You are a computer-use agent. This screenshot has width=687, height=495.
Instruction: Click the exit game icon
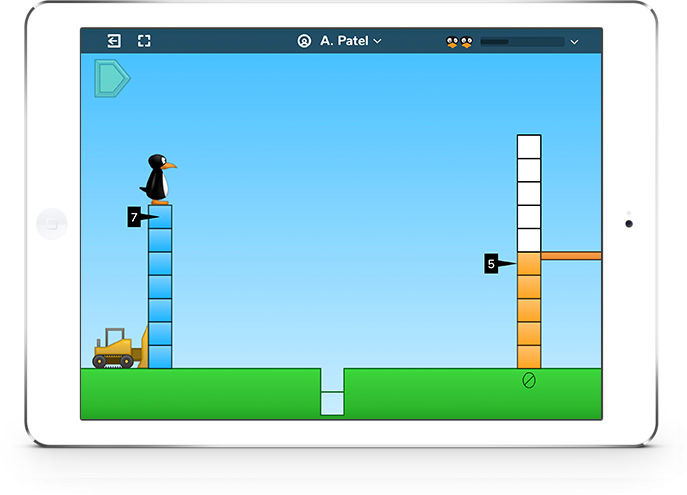pyautogui.click(x=114, y=41)
